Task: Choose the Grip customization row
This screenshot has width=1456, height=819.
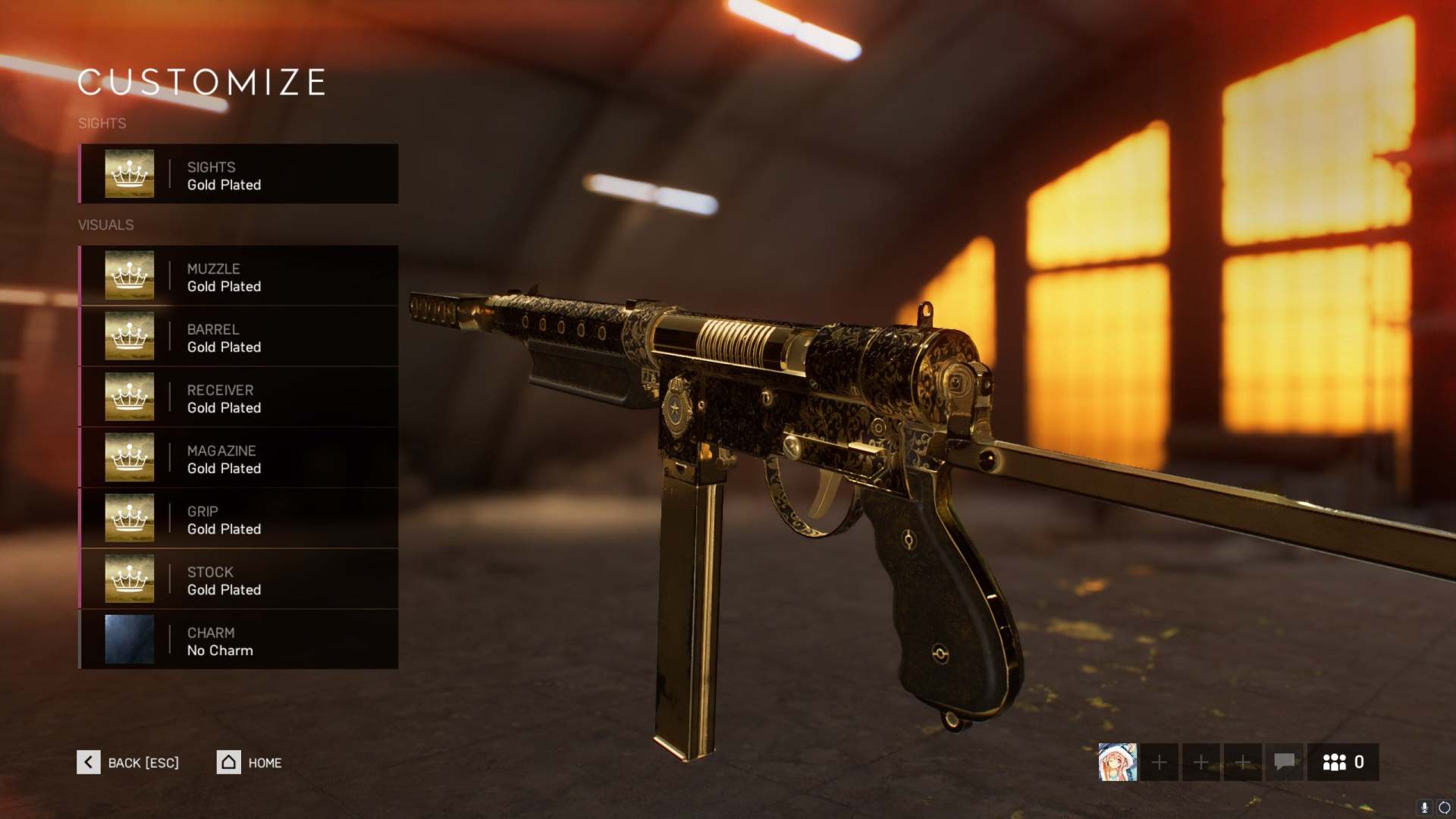Action: [239, 519]
